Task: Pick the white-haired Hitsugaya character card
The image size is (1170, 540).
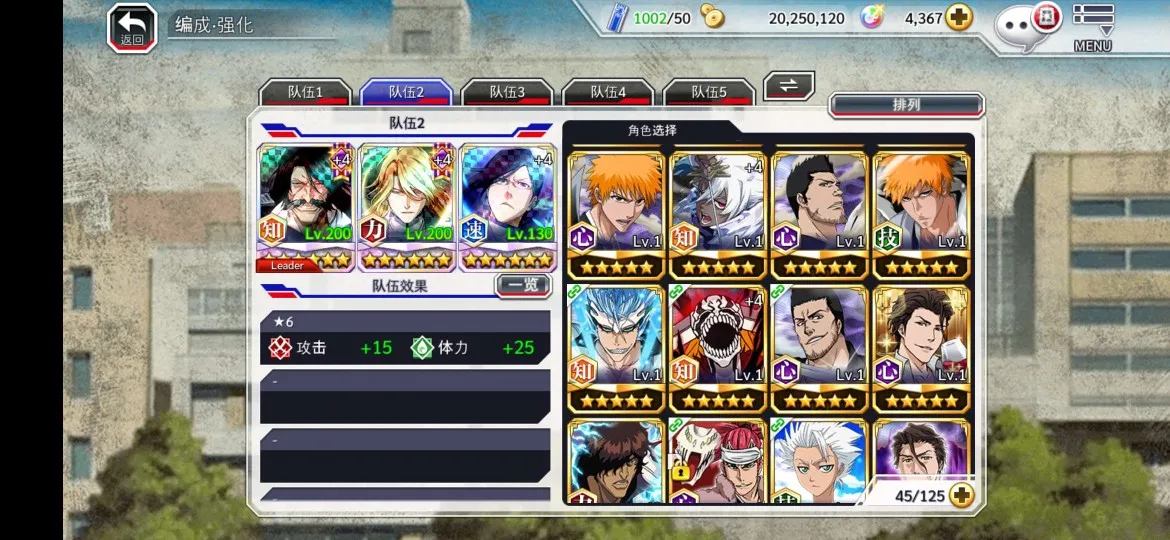Action: point(818,462)
